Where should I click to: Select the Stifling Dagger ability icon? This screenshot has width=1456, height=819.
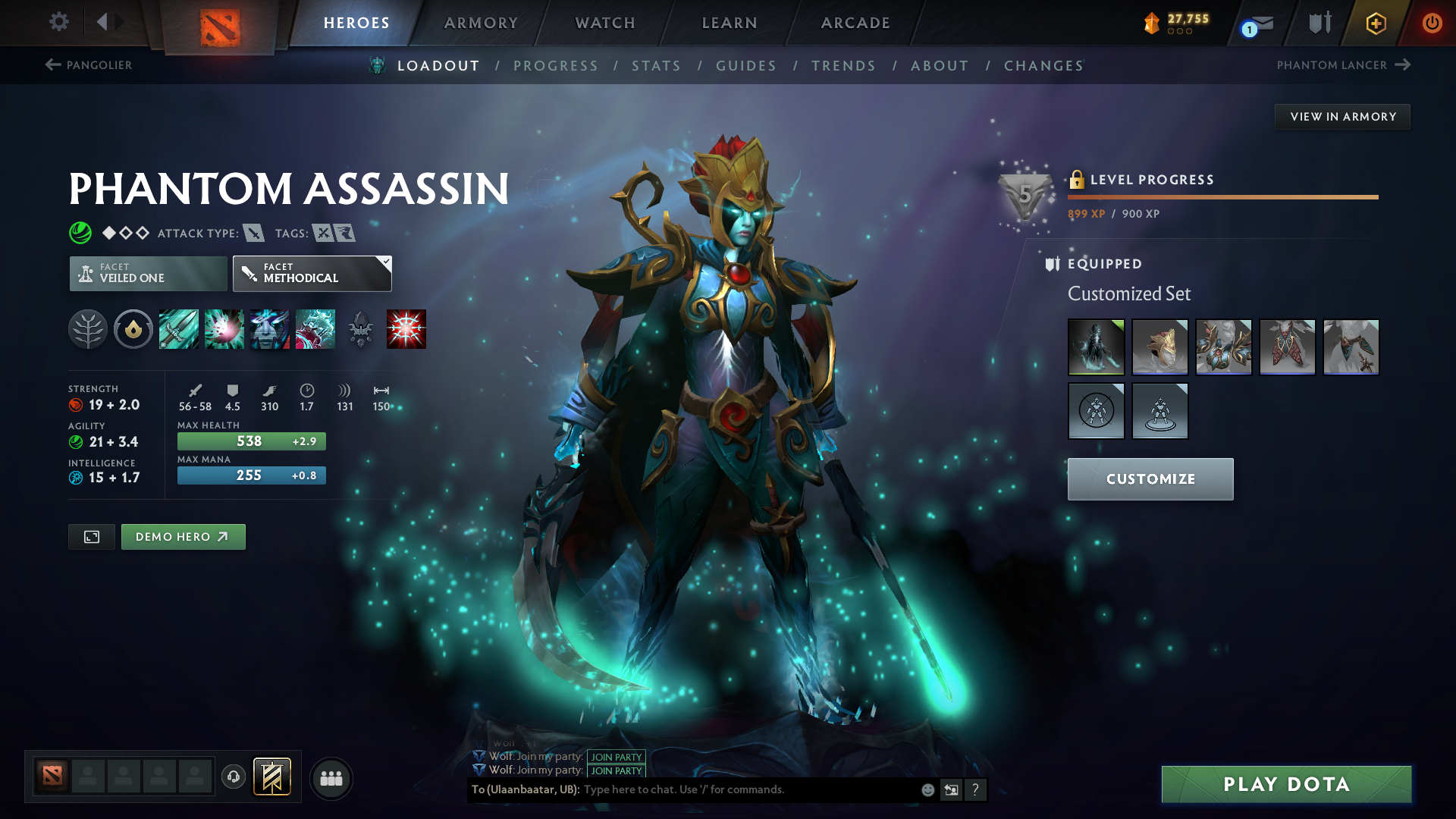click(178, 329)
